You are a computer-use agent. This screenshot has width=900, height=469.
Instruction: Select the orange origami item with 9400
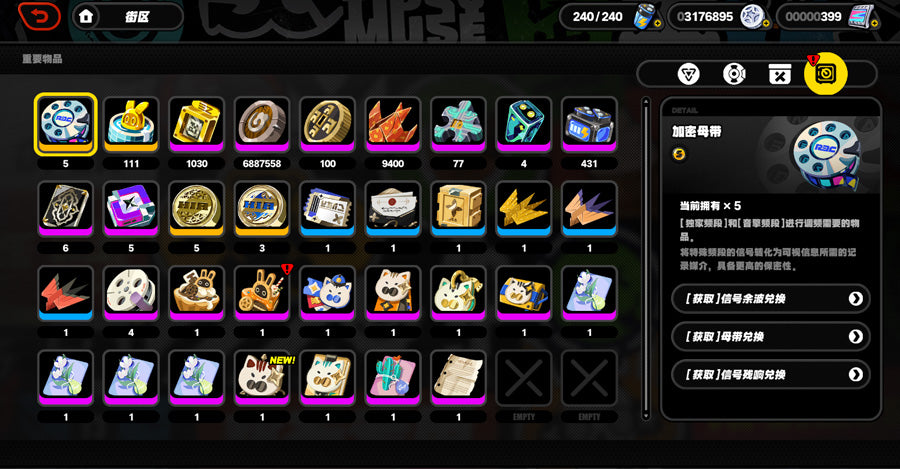pos(393,124)
